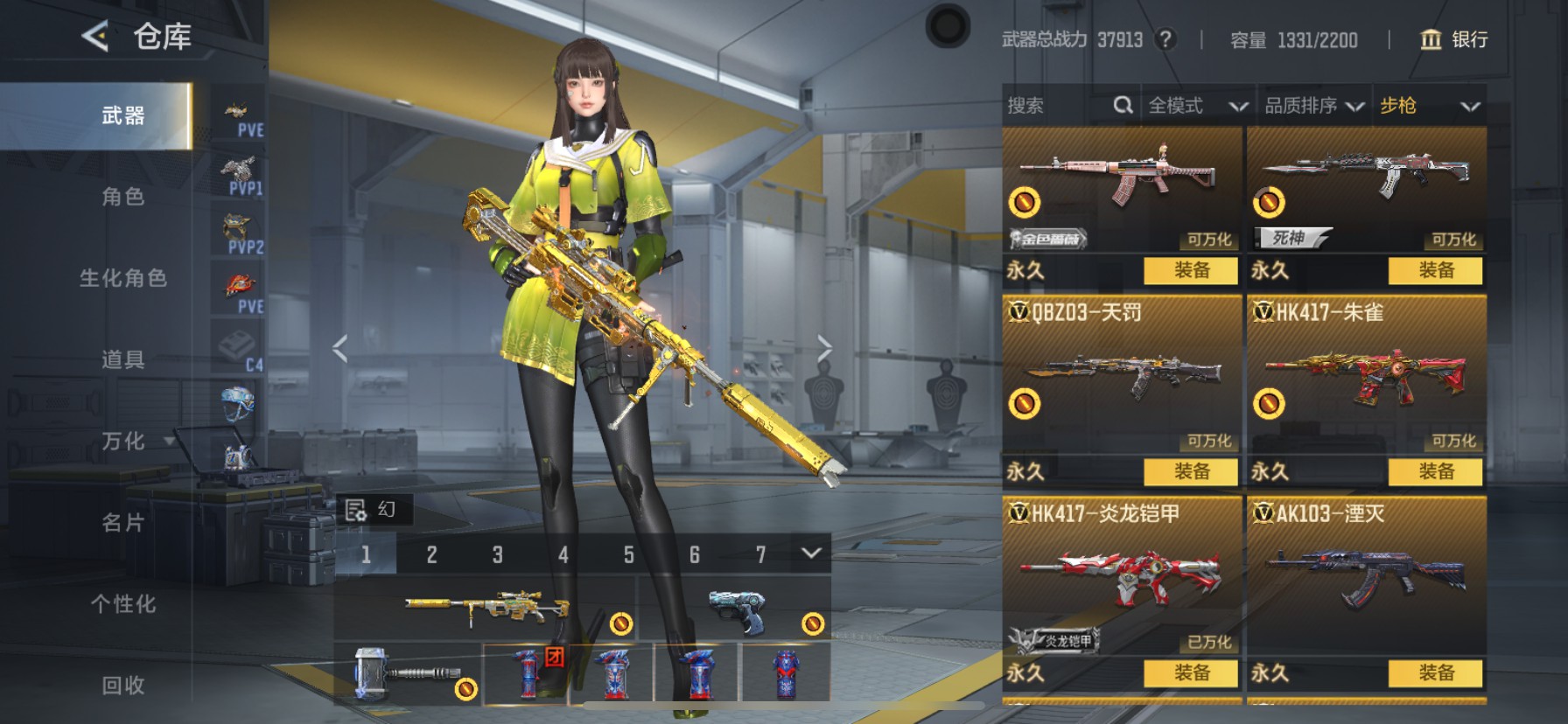Open the 步枪 weapon type dropdown

tap(1429, 106)
